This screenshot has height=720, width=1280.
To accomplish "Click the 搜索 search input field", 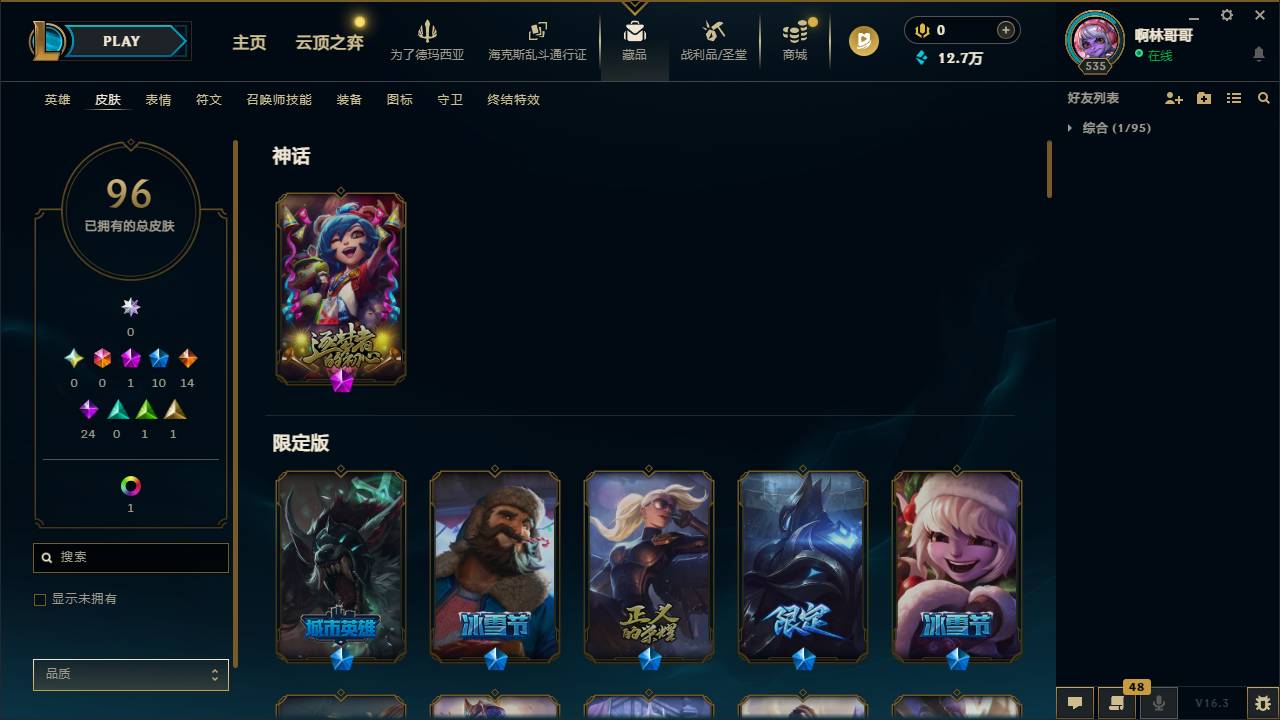I will tap(130, 557).
